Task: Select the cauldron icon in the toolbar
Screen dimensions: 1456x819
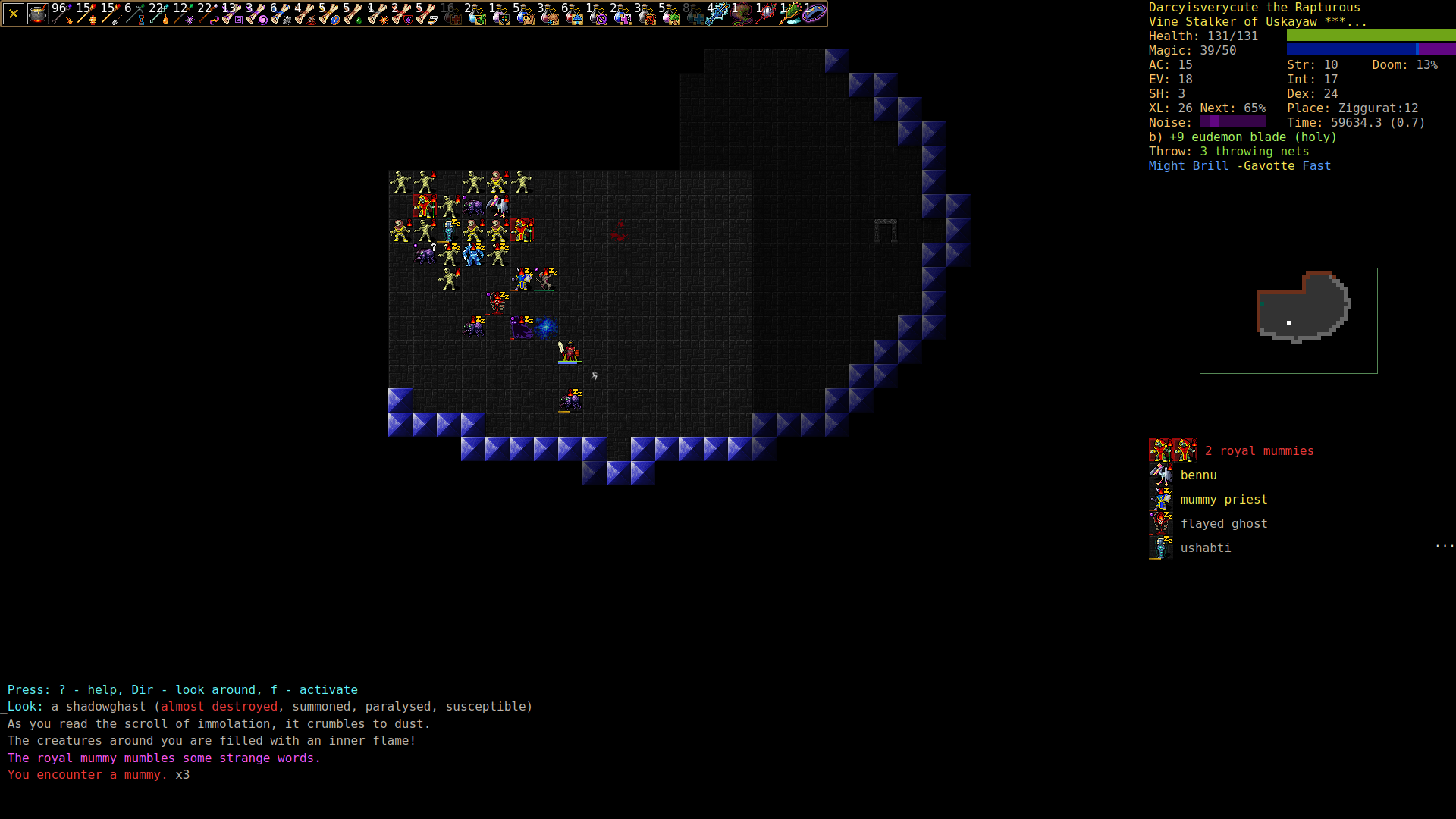Action: tap(37, 14)
